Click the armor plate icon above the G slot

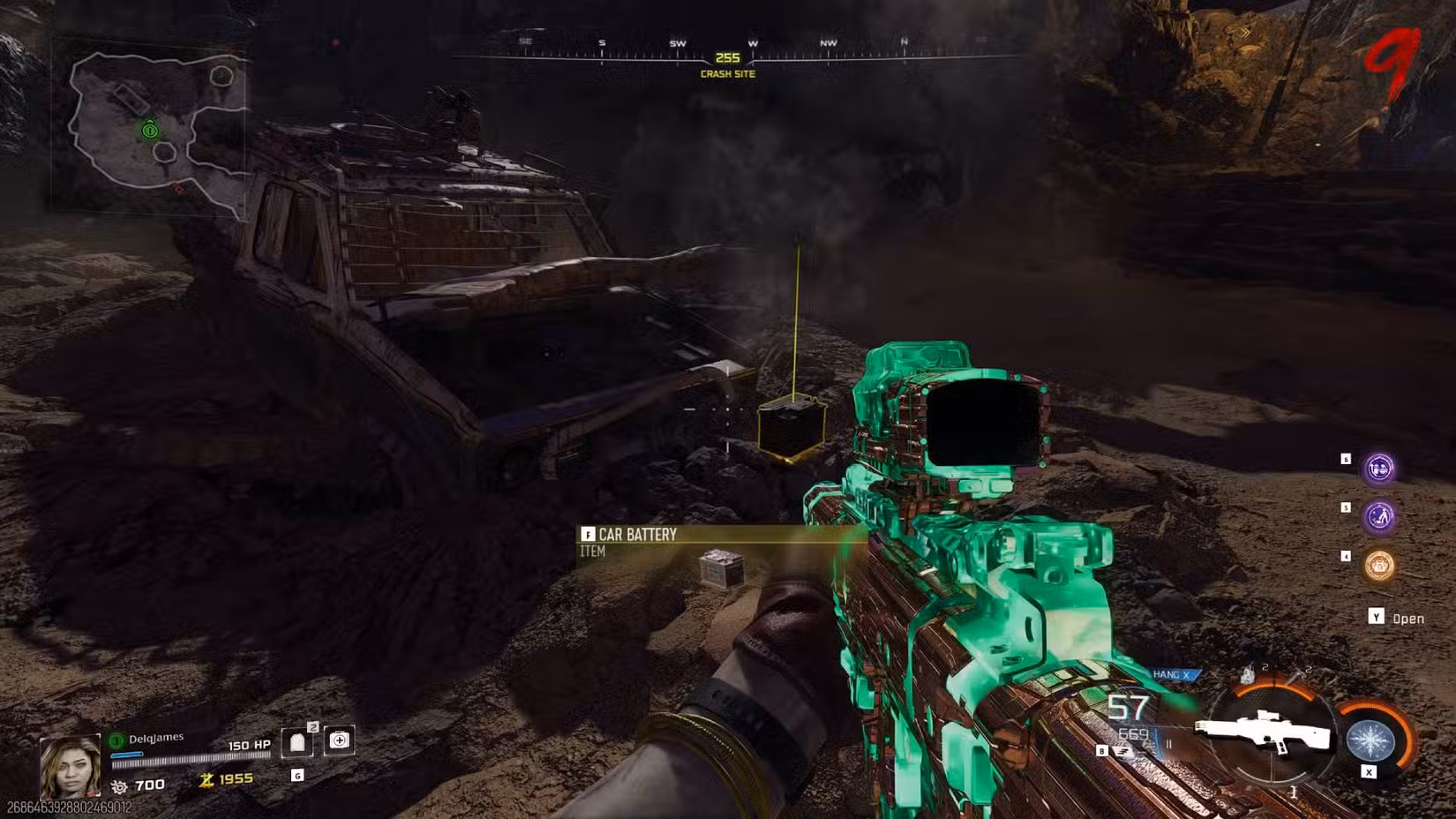pos(297,741)
